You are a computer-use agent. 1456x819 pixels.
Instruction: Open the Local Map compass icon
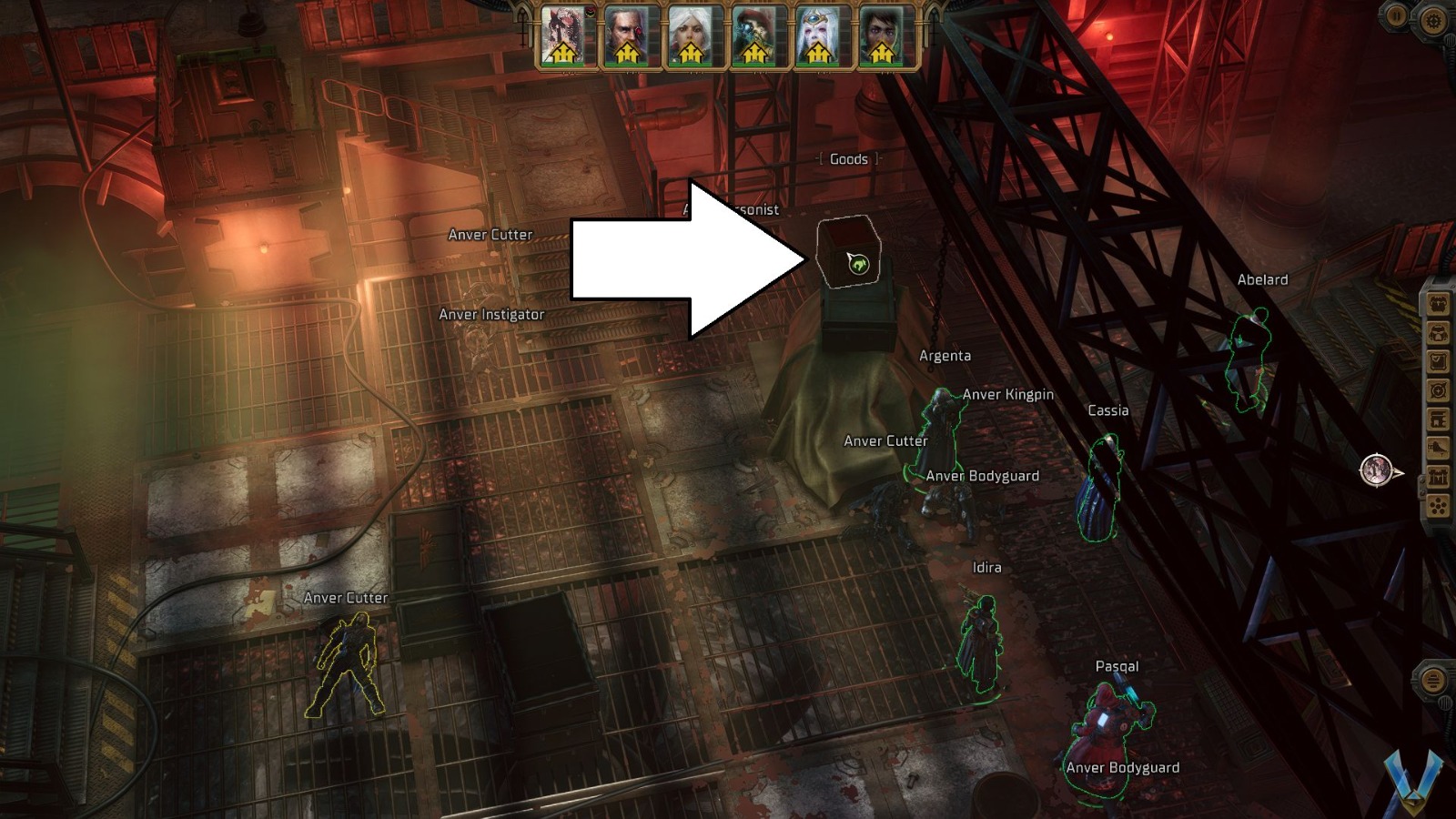point(1436,390)
